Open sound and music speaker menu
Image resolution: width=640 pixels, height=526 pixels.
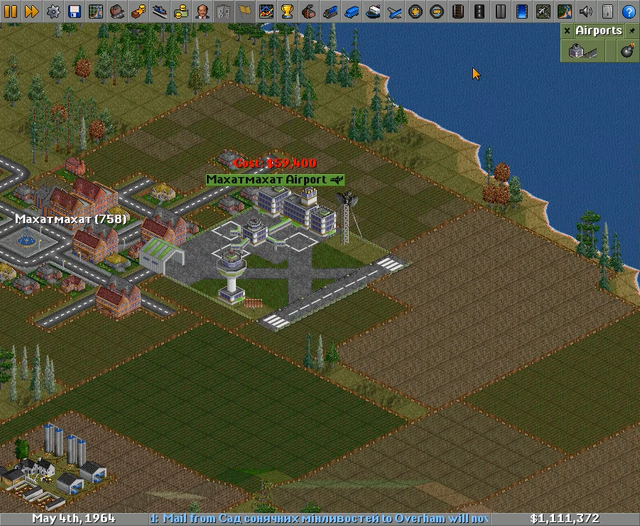(x=585, y=11)
